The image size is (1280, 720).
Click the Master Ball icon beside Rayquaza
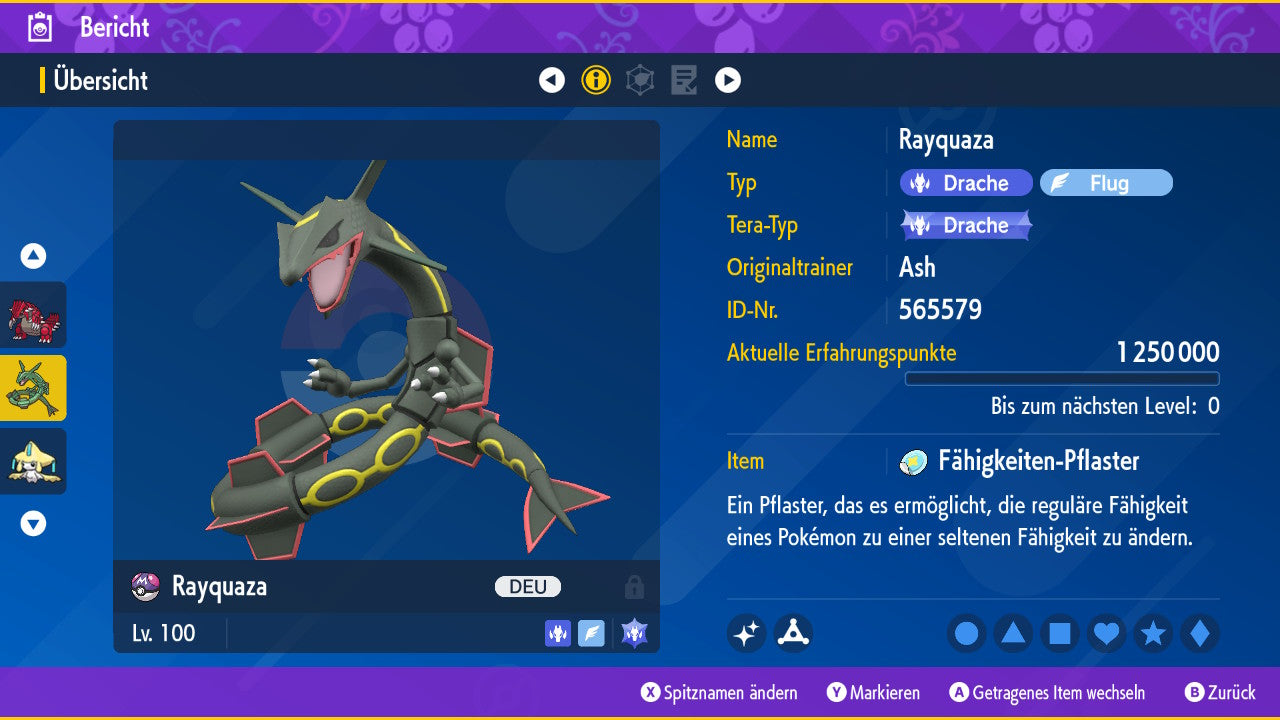(146, 586)
